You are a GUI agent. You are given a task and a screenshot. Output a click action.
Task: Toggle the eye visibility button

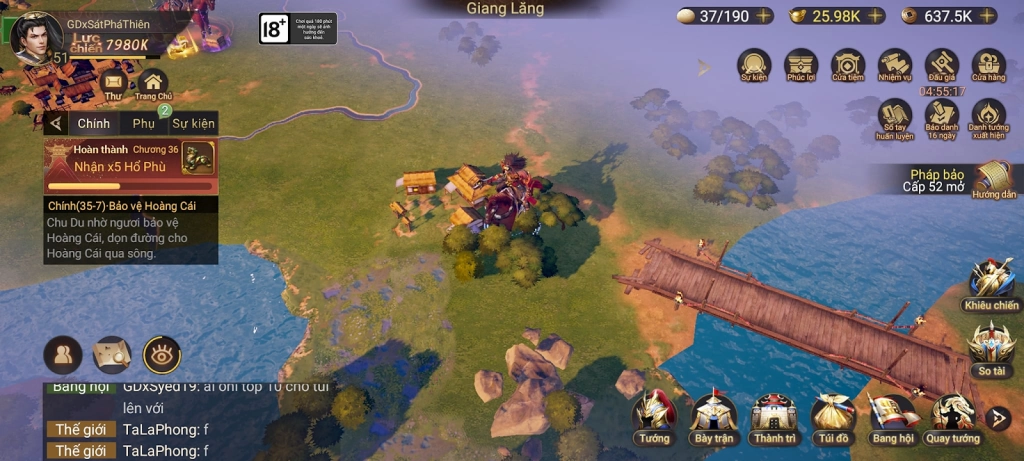[161, 354]
